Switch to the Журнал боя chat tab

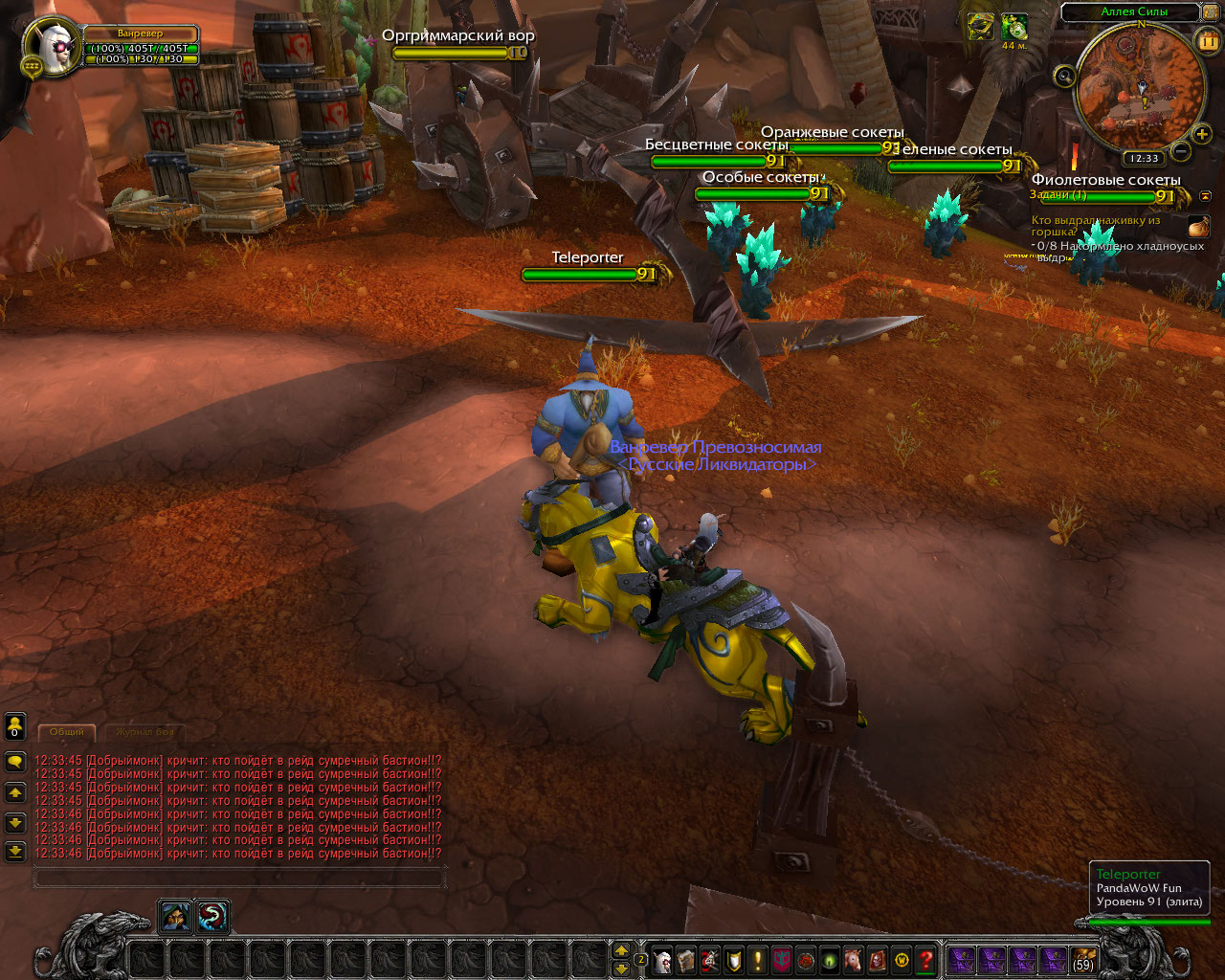[x=145, y=732]
